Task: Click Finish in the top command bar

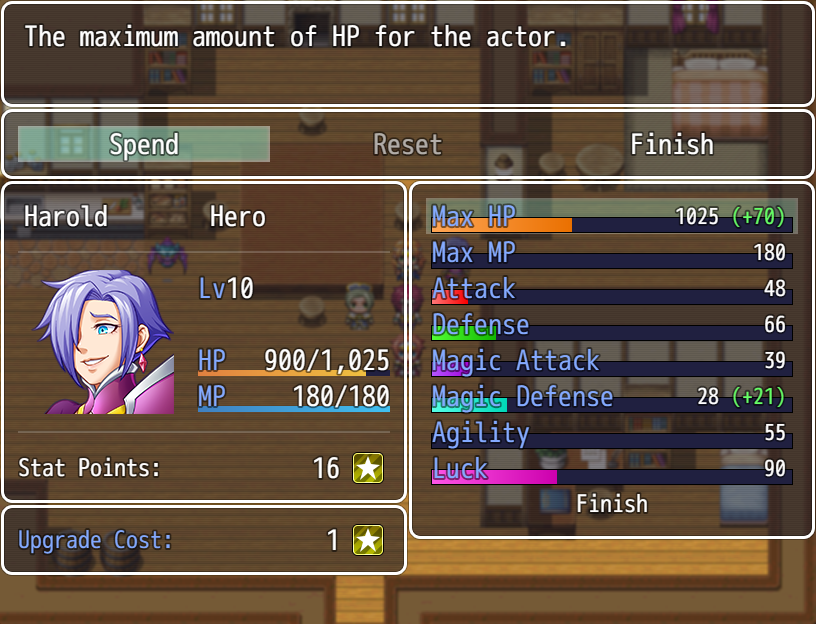Action: click(x=671, y=144)
